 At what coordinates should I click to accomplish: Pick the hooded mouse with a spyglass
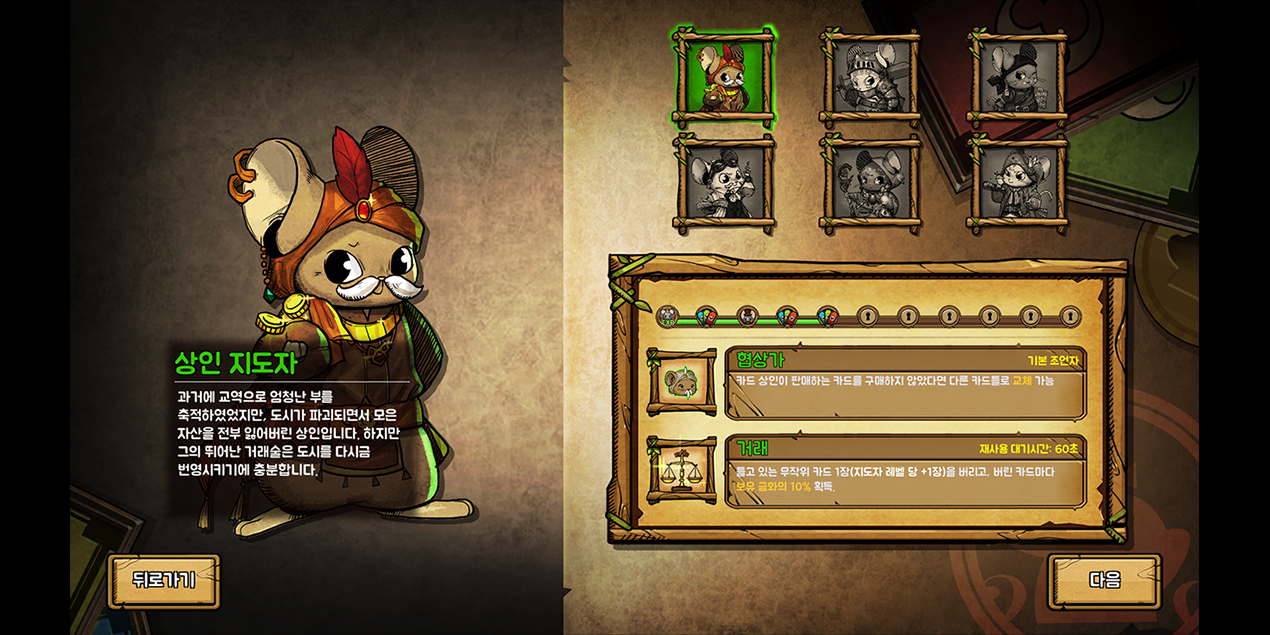click(x=1017, y=184)
